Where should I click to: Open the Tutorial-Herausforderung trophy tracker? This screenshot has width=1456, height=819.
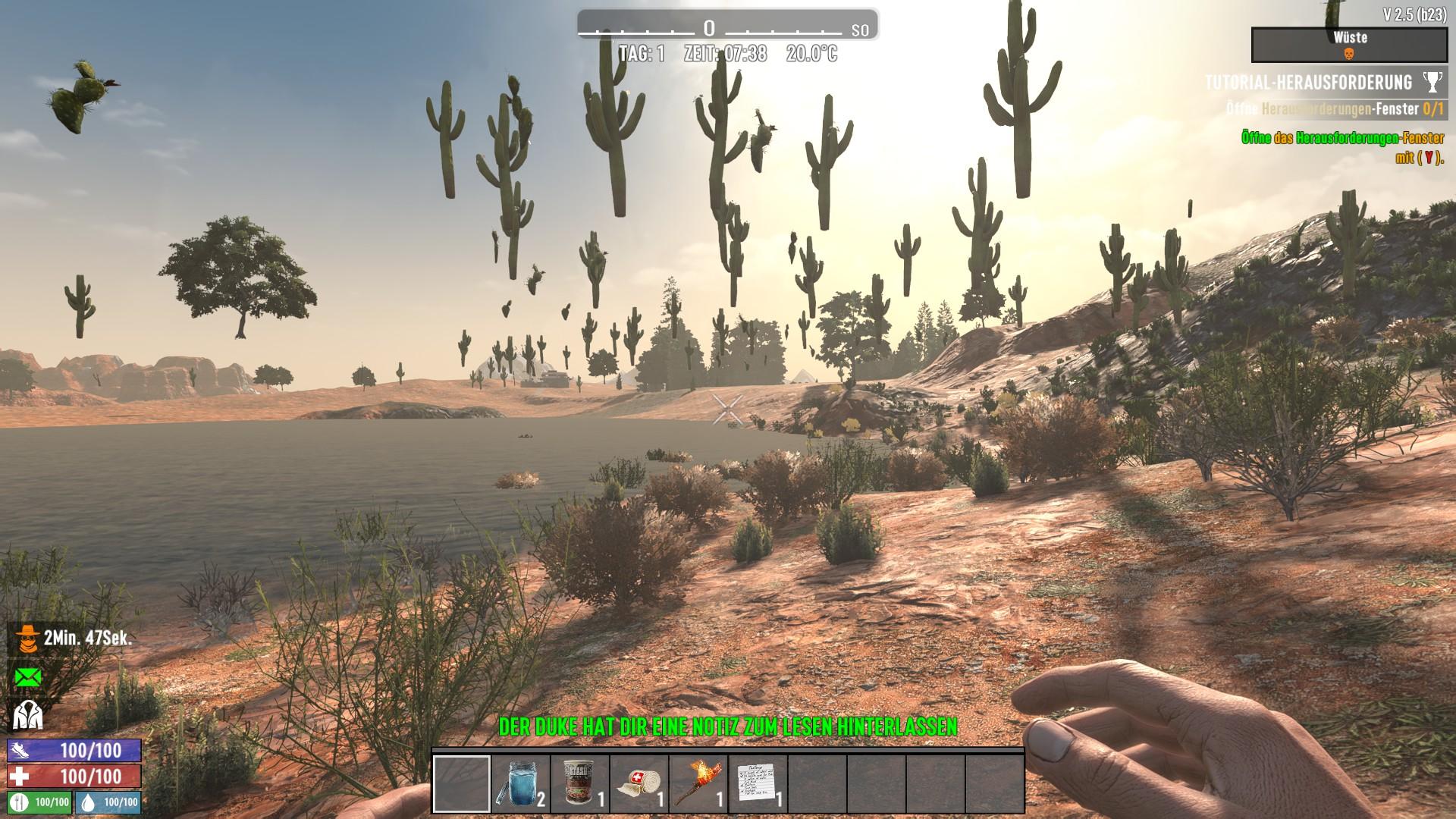coord(1432,82)
